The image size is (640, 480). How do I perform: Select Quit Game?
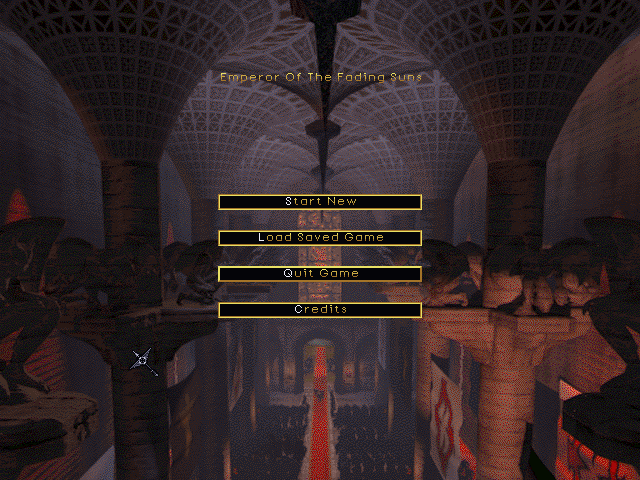320,274
